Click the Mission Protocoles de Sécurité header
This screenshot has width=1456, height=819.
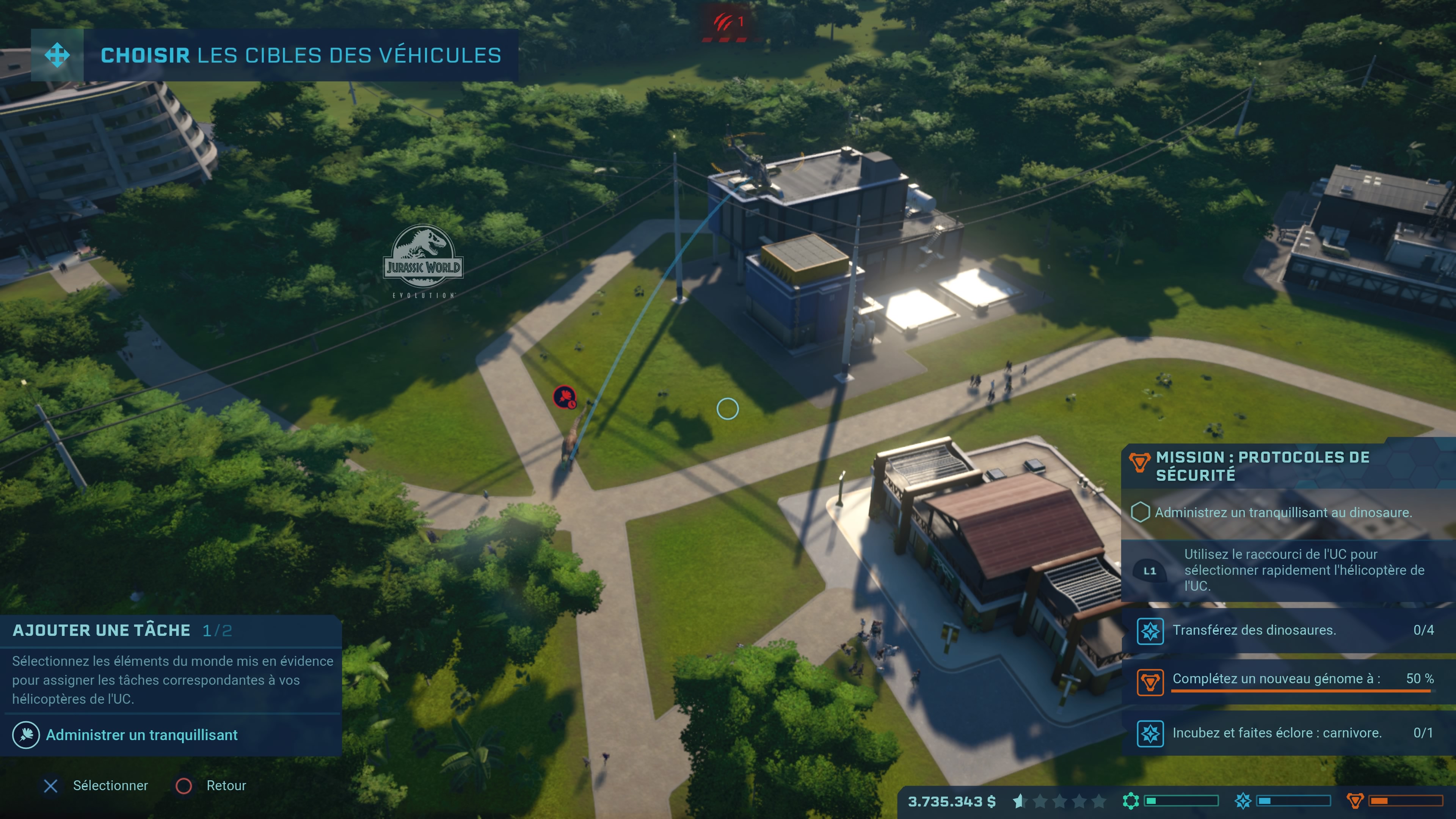click(x=1261, y=466)
